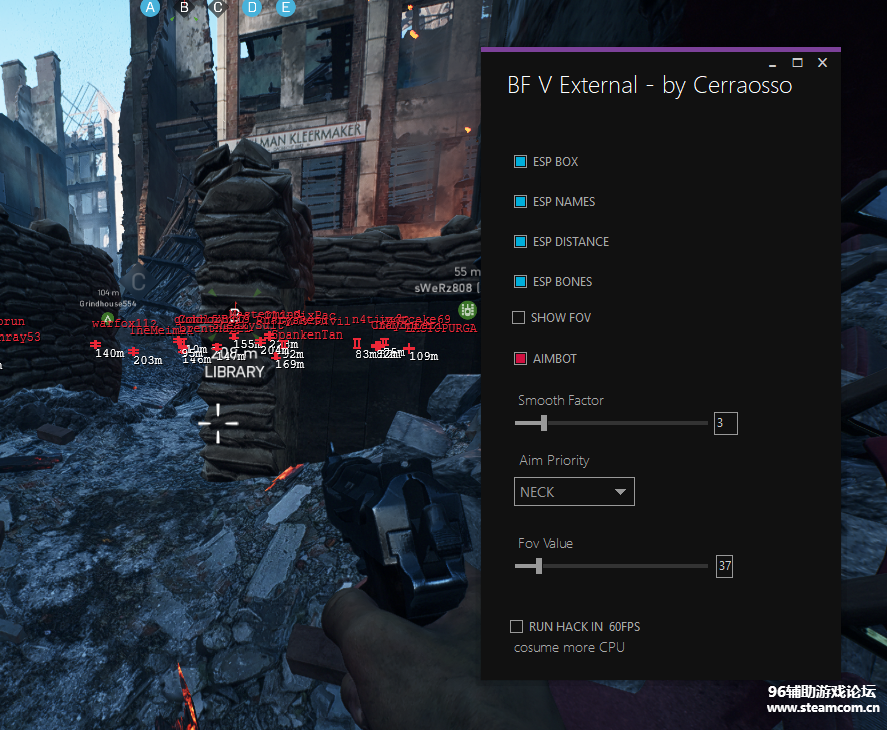The height and width of the screenshot is (730, 887).
Task: Click the Smooth Factor slider handle
Action: [543, 423]
